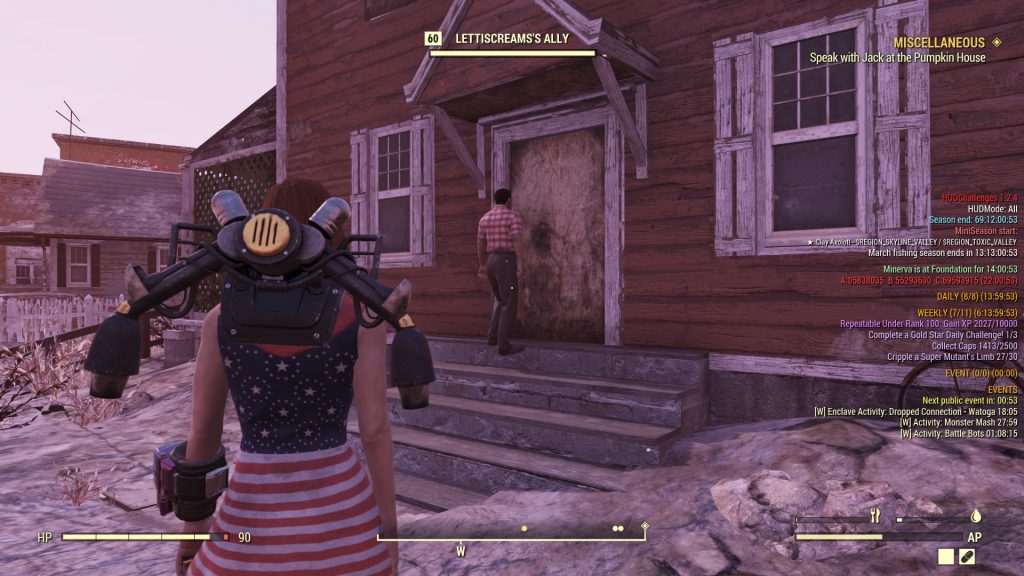Open the WEEKLY challenges header
The width and height of the screenshot is (1024, 576).
(x=967, y=313)
